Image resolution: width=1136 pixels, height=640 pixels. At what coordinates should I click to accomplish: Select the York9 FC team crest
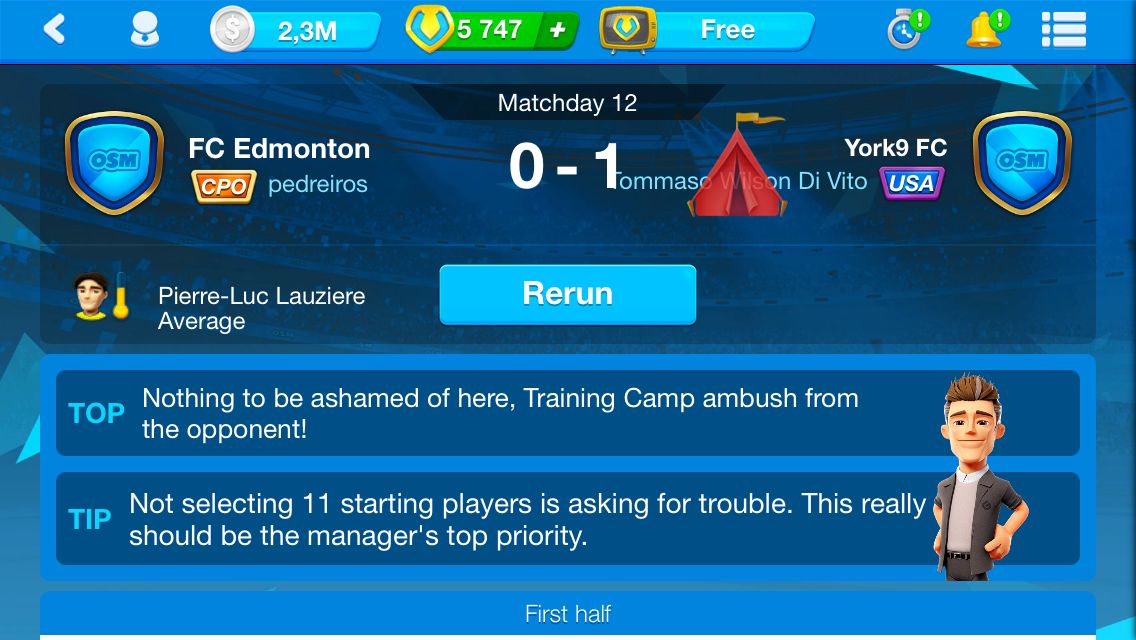tap(1021, 163)
